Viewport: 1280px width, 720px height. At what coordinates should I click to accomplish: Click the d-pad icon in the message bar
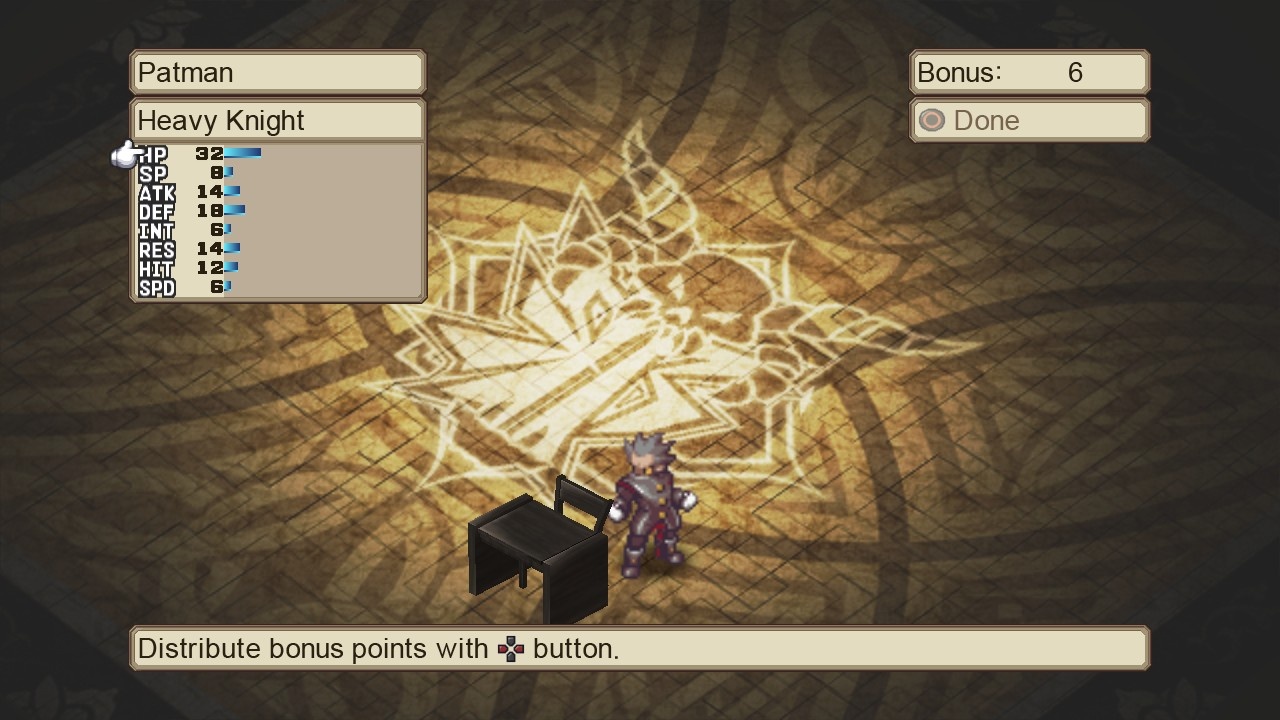[512, 648]
